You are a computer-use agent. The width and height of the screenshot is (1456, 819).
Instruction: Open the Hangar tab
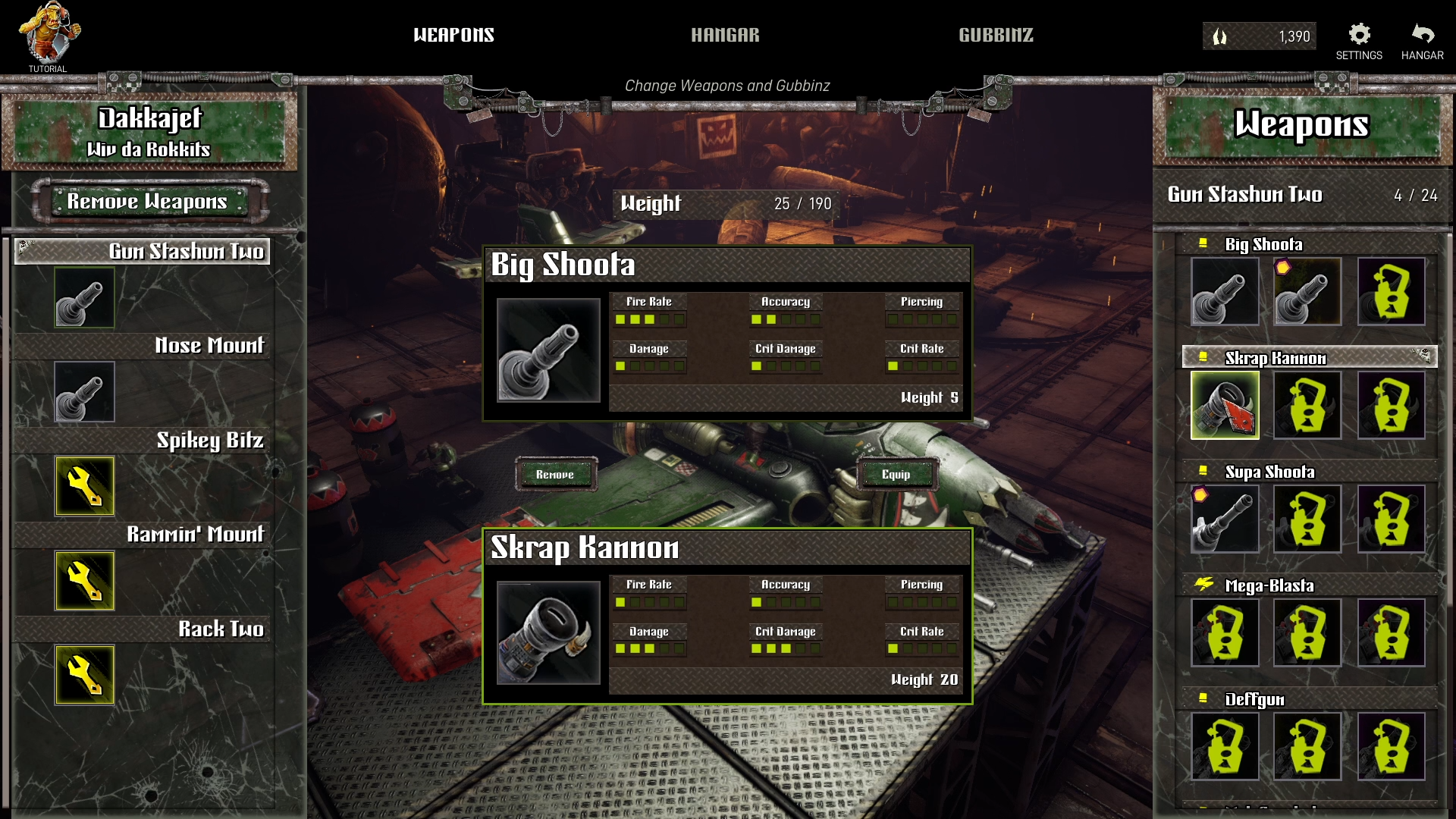pyautogui.click(x=725, y=35)
